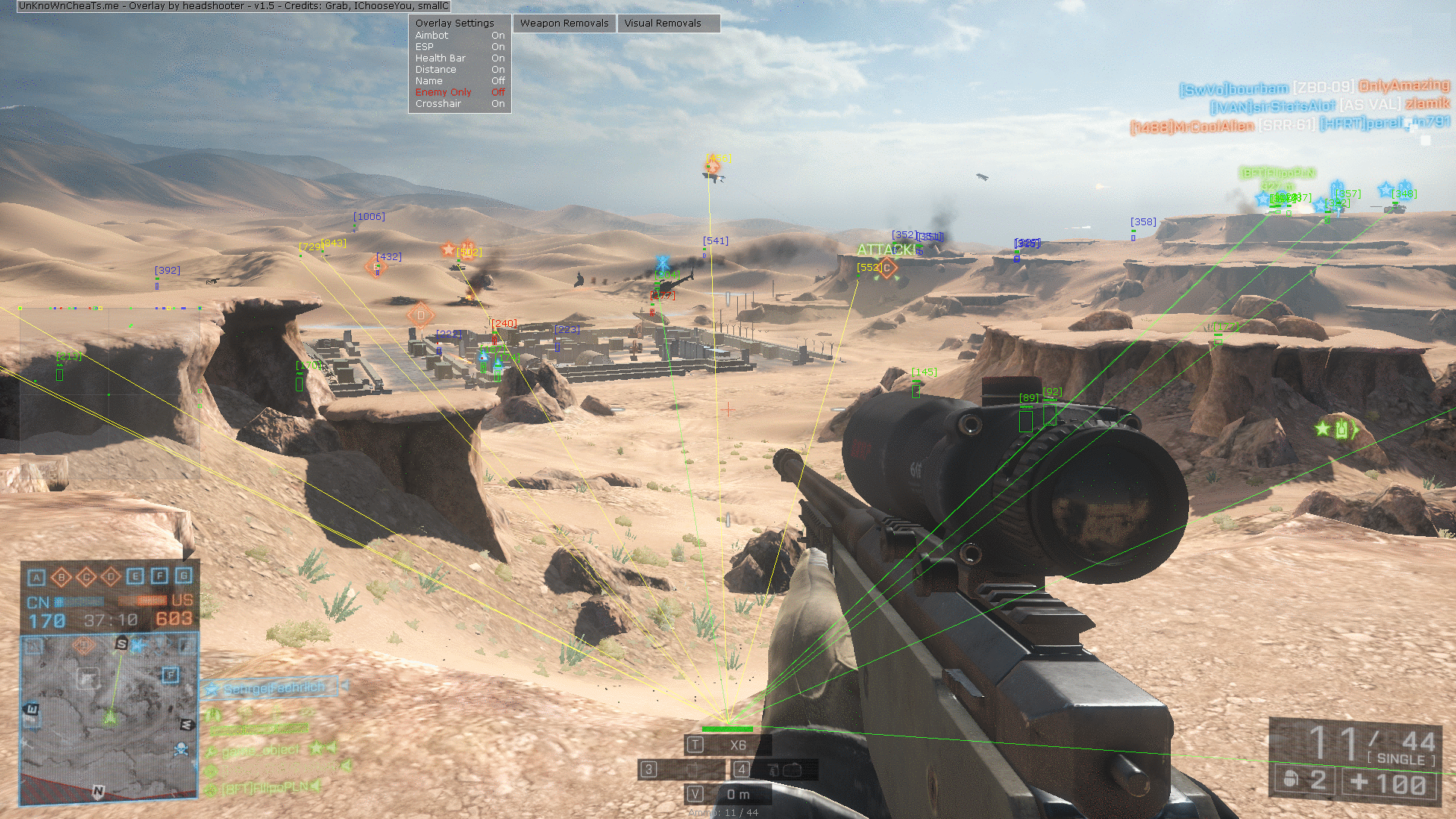Select flag G in the objective bar
The height and width of the screenshot is (819, 1456).
pyautogui.click(x=184, y=576)
